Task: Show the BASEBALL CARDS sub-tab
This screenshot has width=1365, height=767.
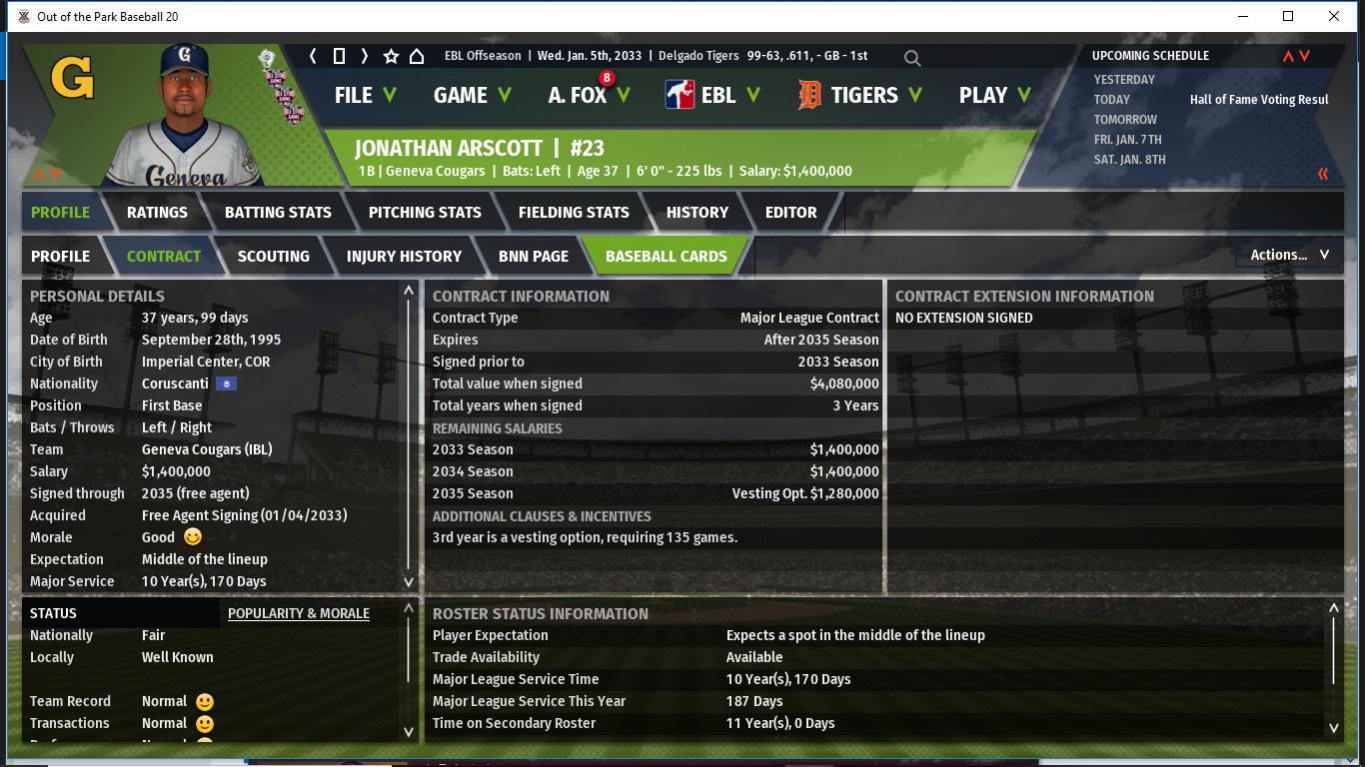Action: click(x=666, y=256)
